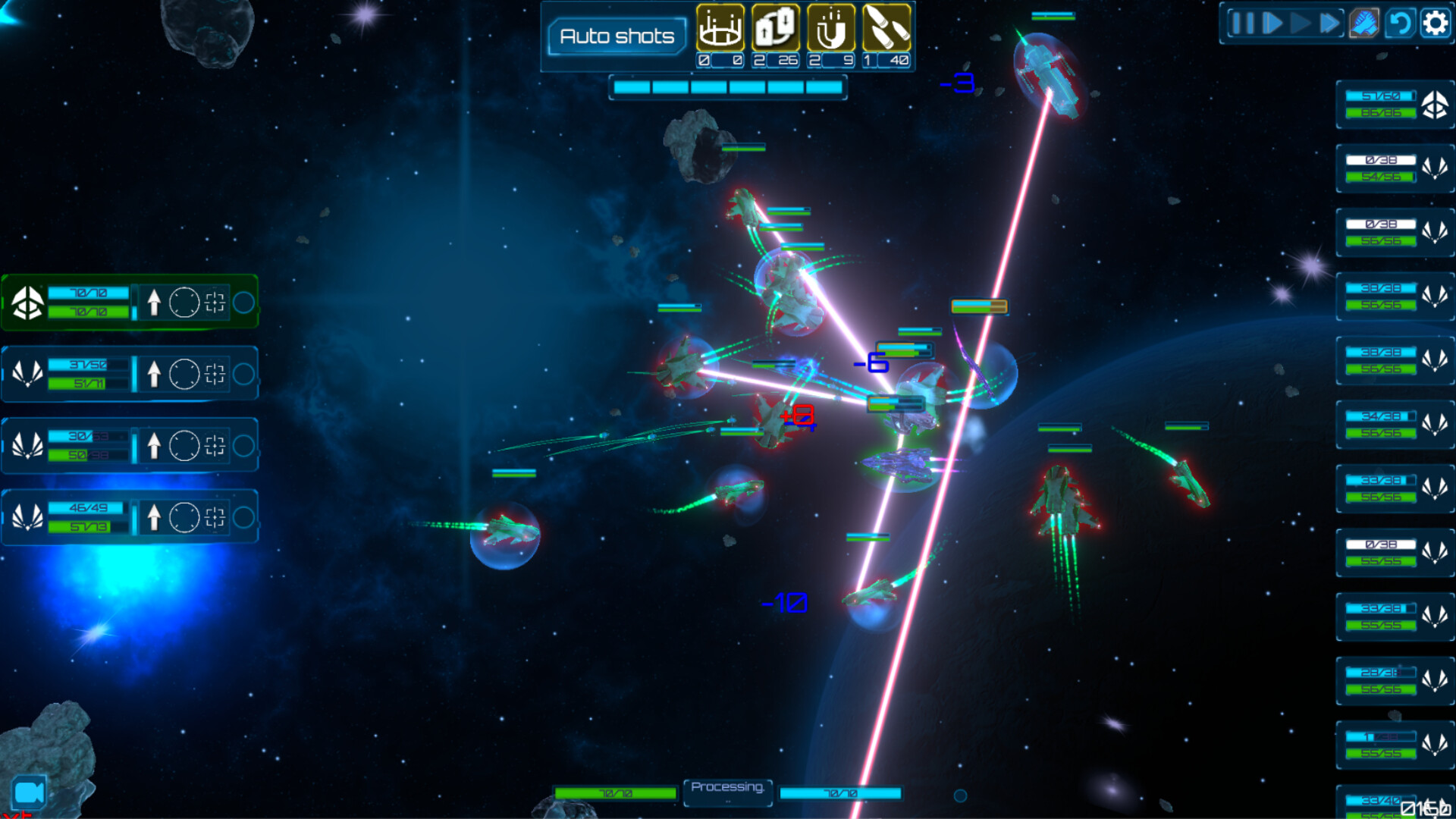Click the blue undo arrow button

point(1400,24)
